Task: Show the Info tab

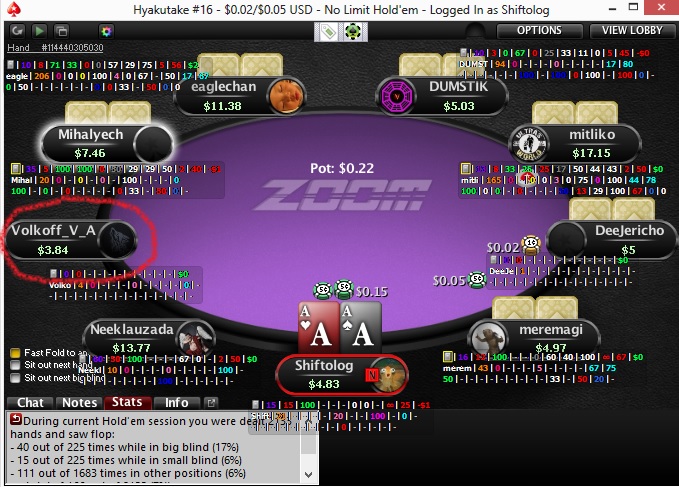Action: [176, 403]
